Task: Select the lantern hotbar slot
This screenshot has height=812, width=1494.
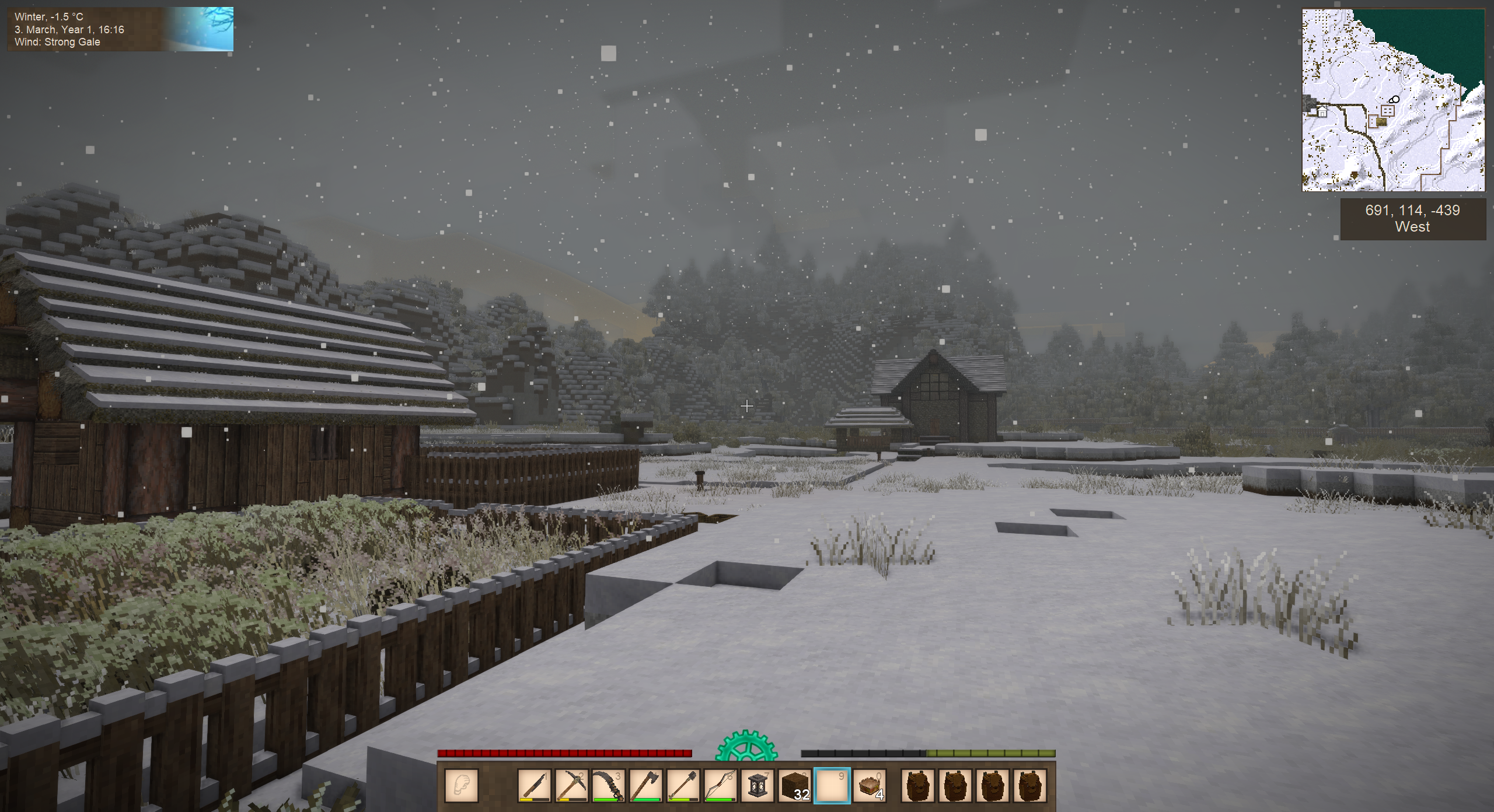Action: click(758, 785)
